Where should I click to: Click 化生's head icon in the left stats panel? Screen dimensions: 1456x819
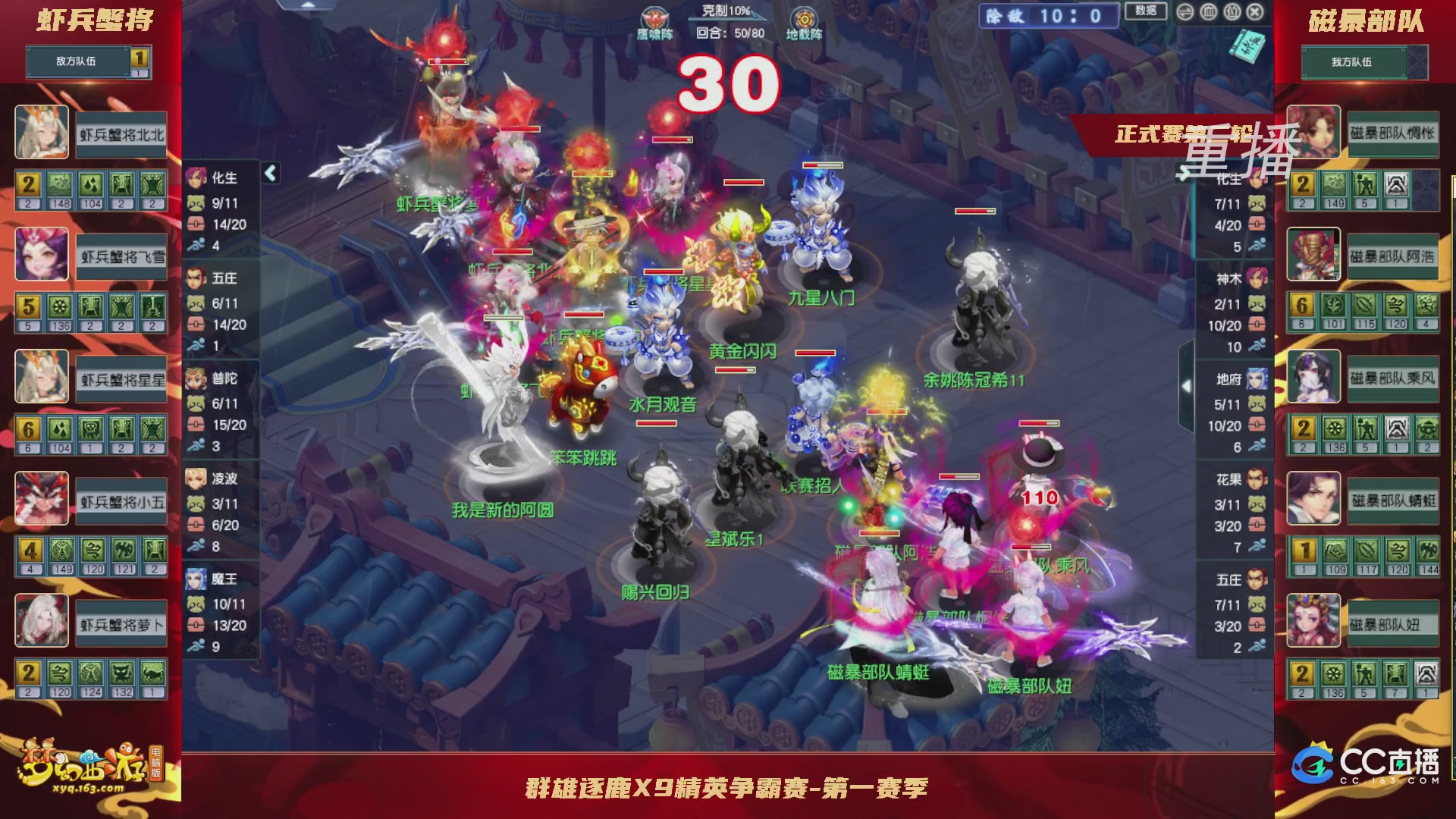point(196,177)
